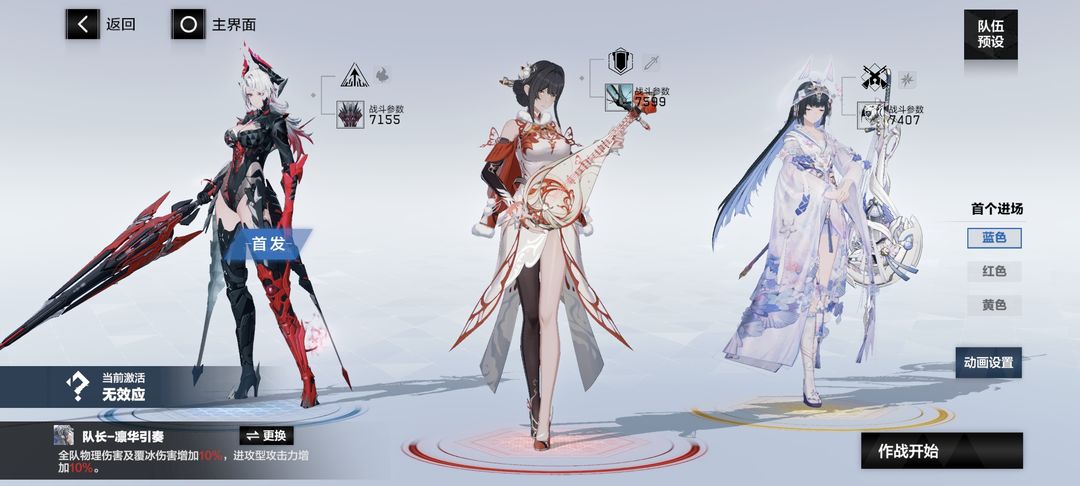Screen dimensions: 1080x486
Task: Select 蓝色 as first to enter
Action: click(993, 238)
